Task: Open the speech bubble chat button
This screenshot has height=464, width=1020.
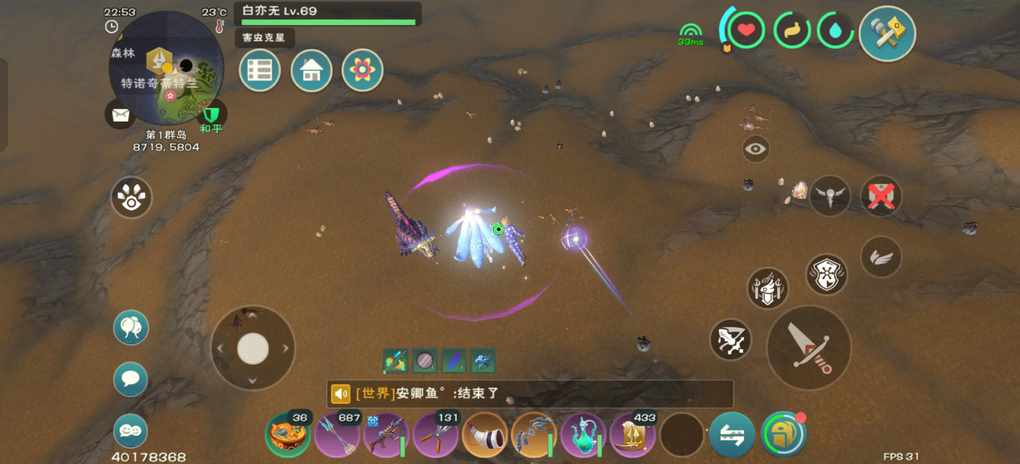Action: point(131,379)
